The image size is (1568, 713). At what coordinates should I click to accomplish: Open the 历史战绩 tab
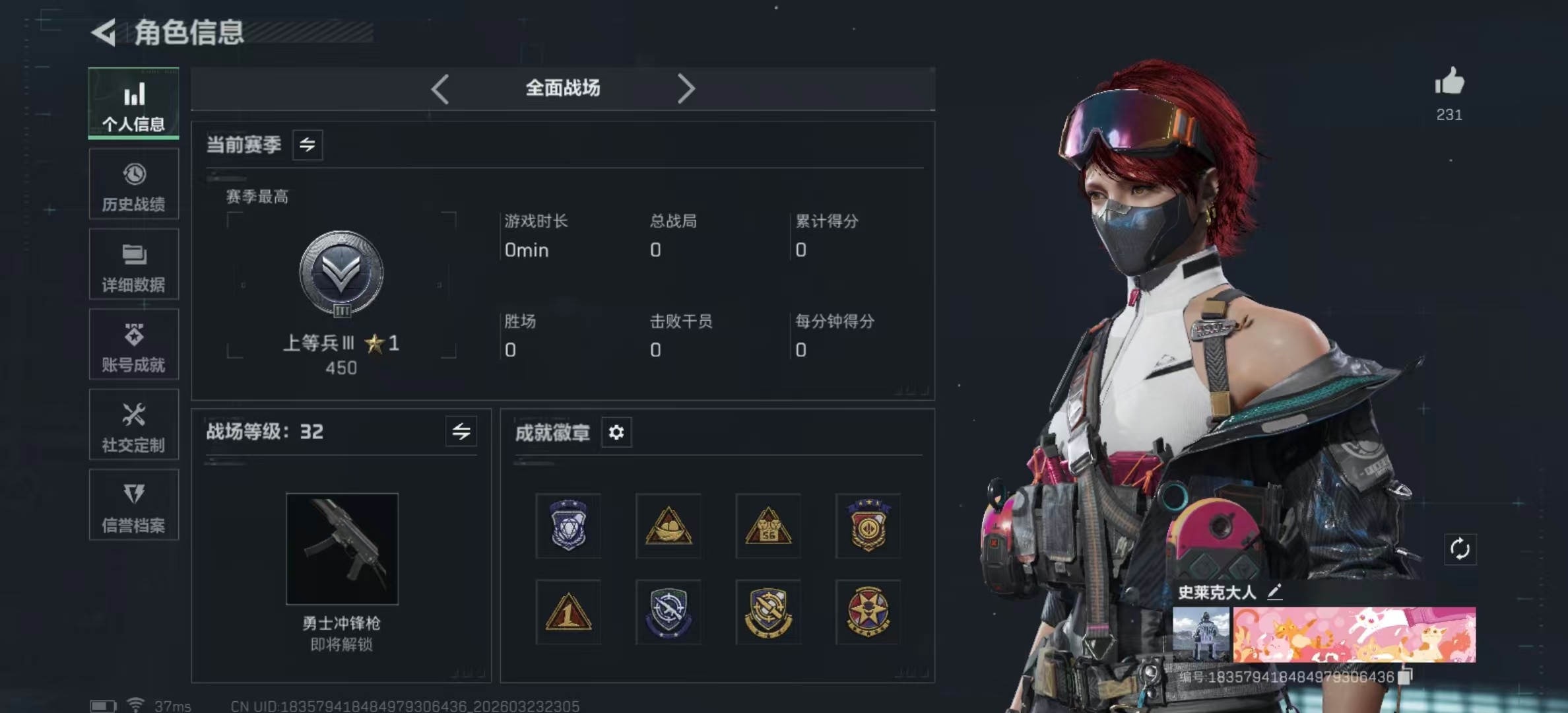coord(134,184)
